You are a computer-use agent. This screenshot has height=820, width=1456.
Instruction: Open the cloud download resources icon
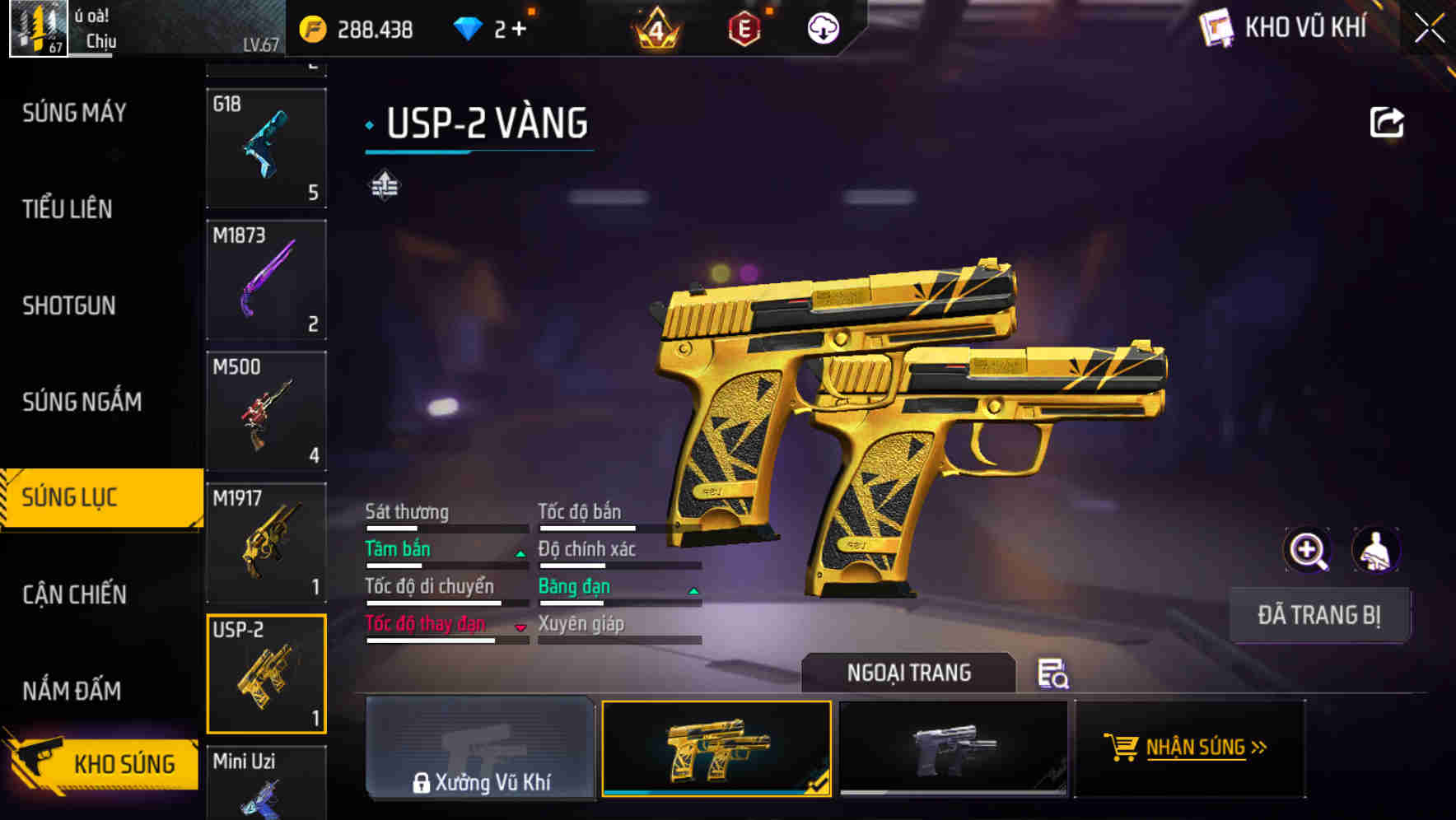[822, 28]
